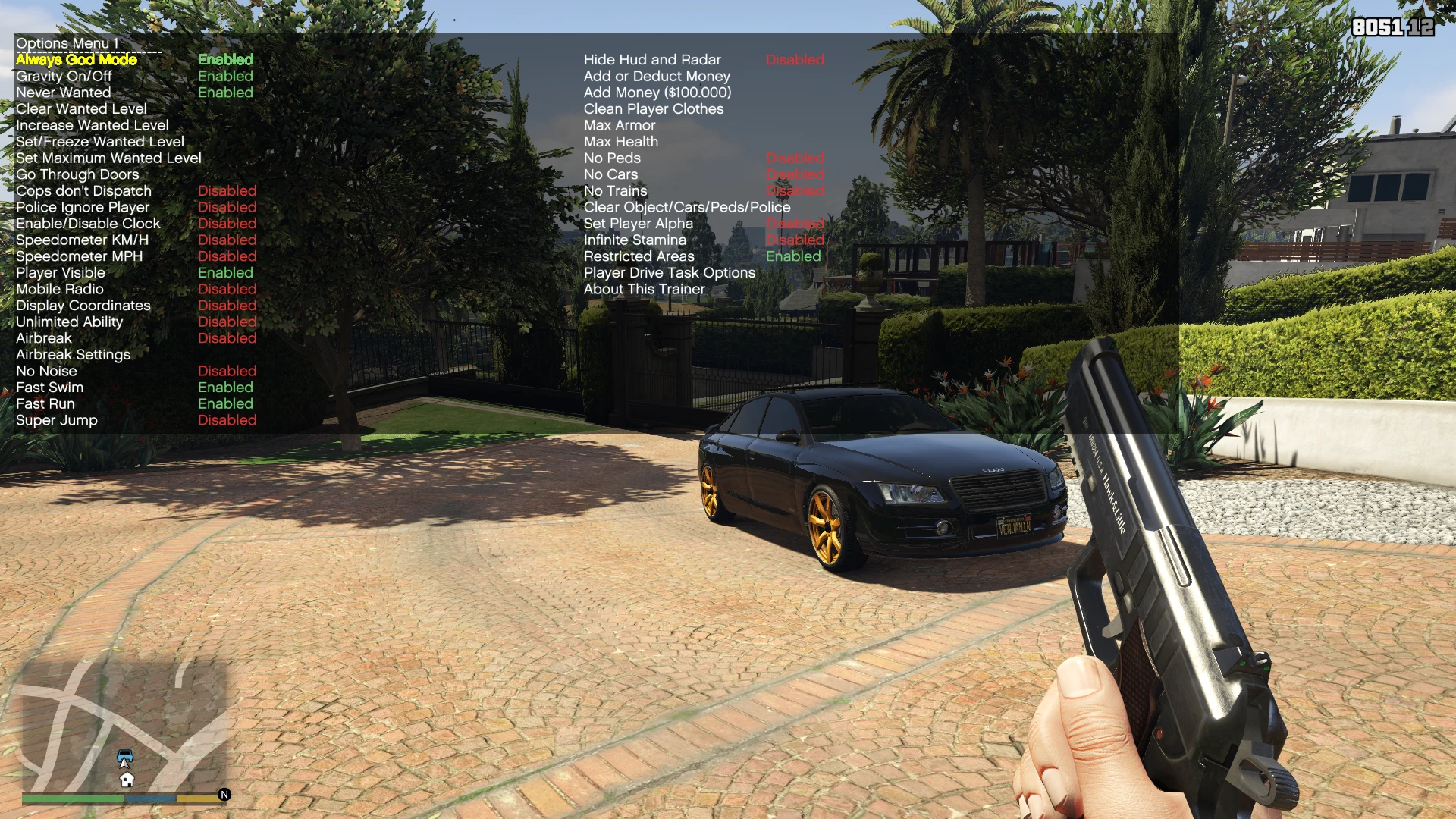Disable Never Wanted
Viewport: 1456px width, 819px height.
tap(62, 92)
